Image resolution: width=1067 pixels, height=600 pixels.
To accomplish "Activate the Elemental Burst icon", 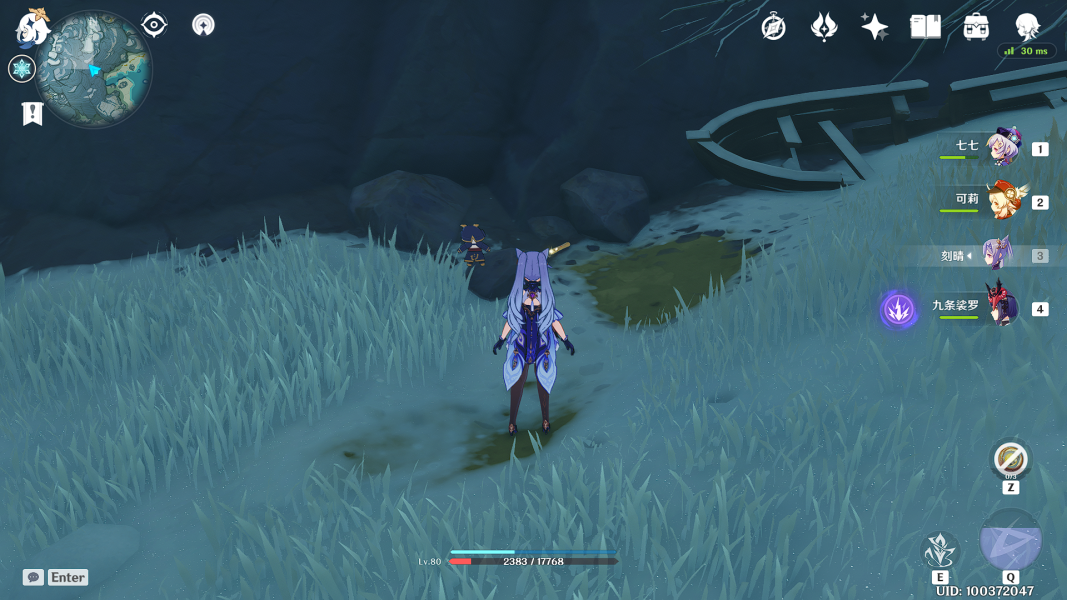I will click(x=1011, y=540).
